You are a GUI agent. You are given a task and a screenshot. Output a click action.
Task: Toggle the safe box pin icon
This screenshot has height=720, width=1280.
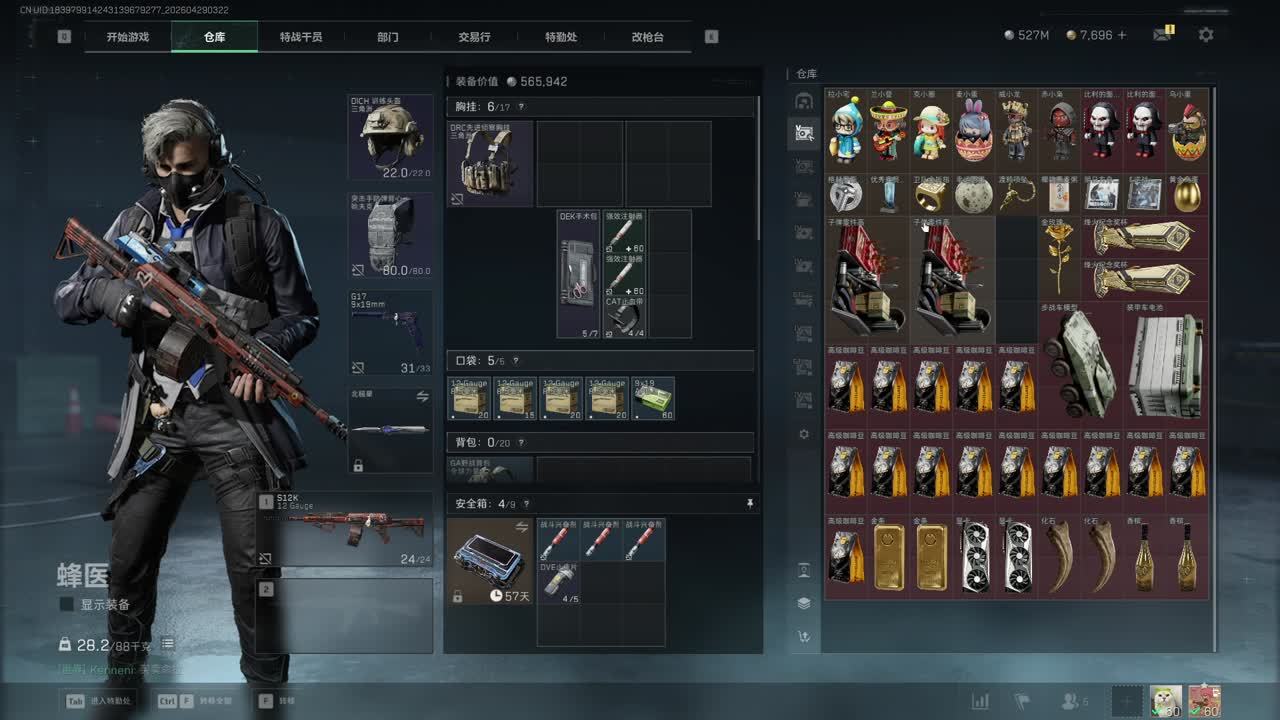(750, 504)
